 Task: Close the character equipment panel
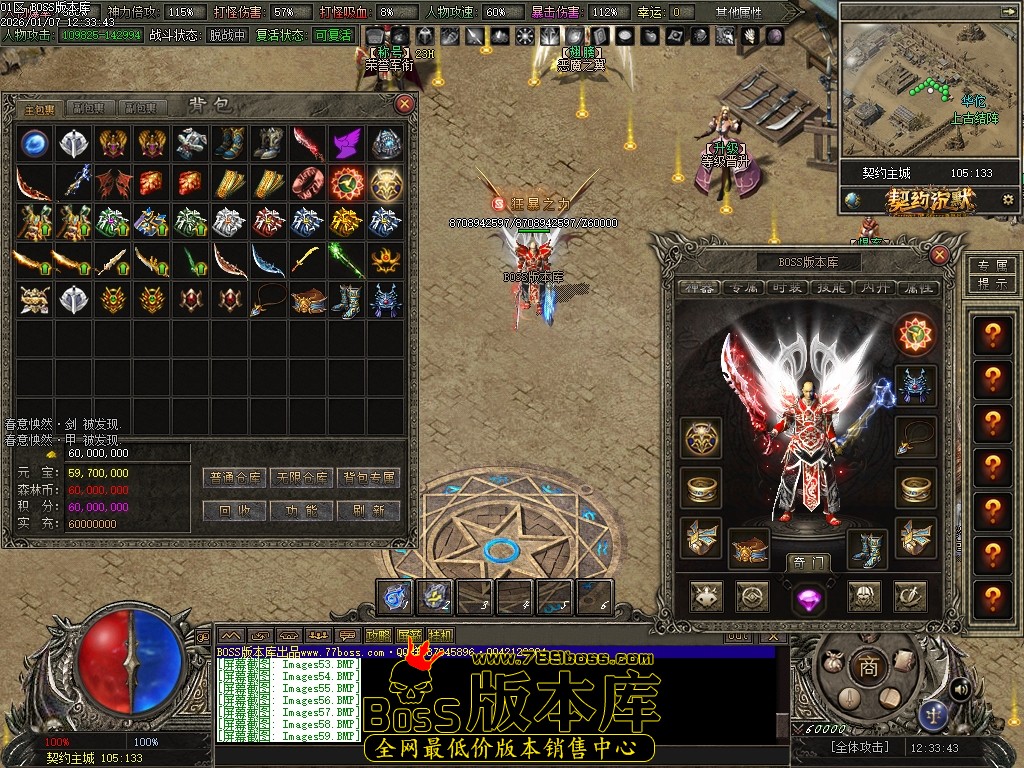(939, 255)
